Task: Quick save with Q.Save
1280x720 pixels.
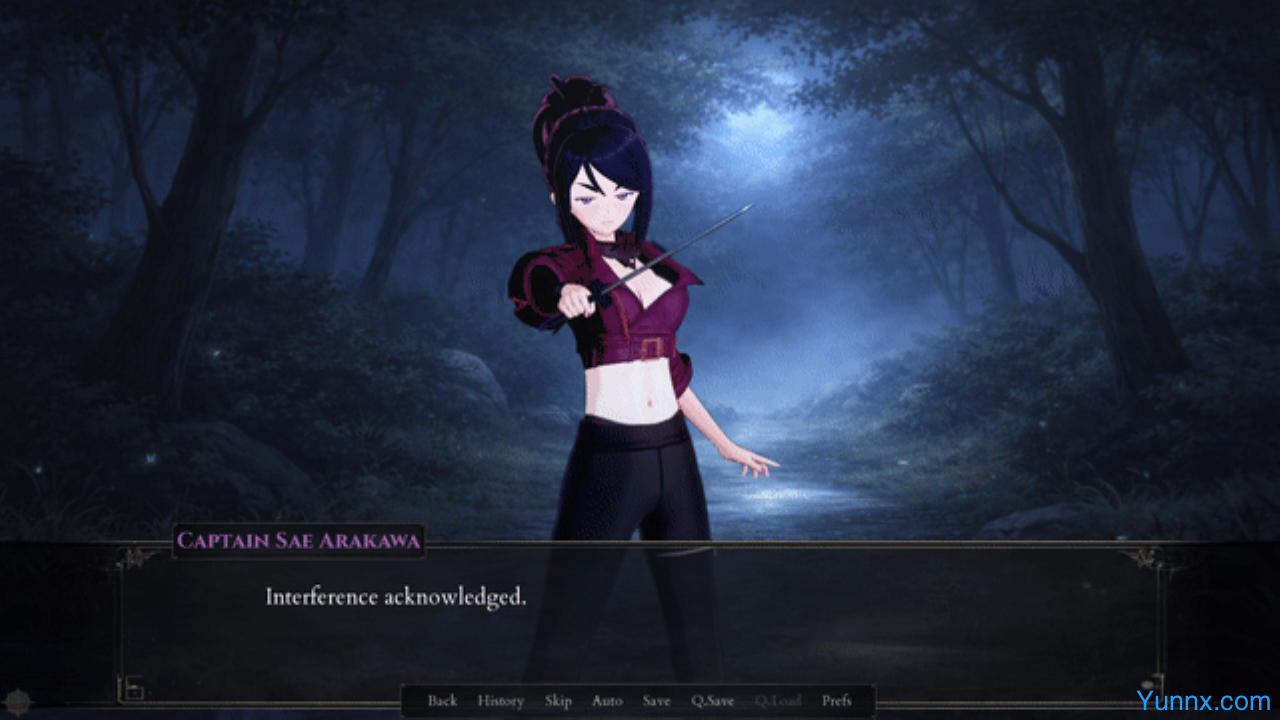Action: coord(713,701)
